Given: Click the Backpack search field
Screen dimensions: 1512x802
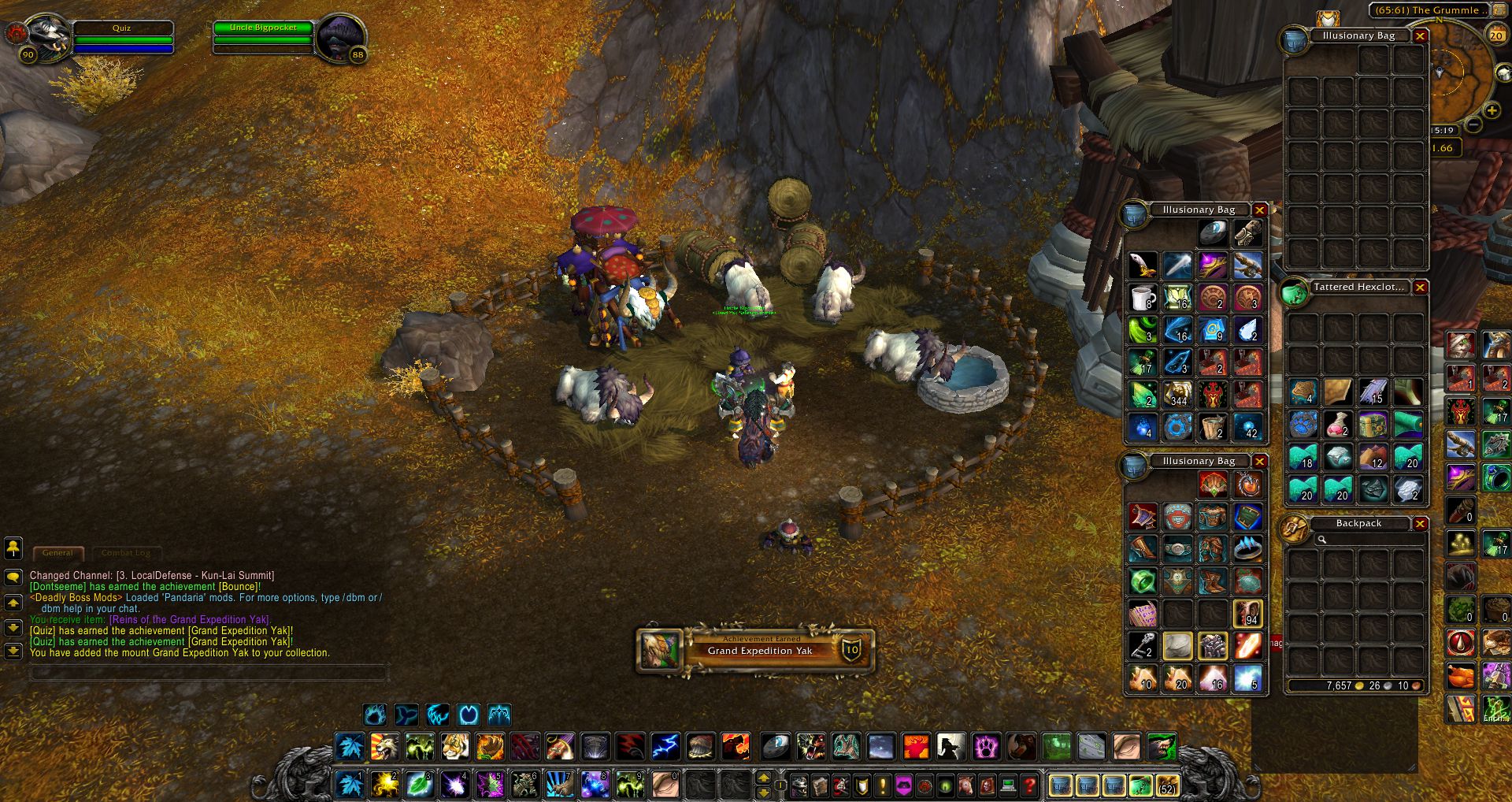Looking at the screenshot, I should [1370, 540].
